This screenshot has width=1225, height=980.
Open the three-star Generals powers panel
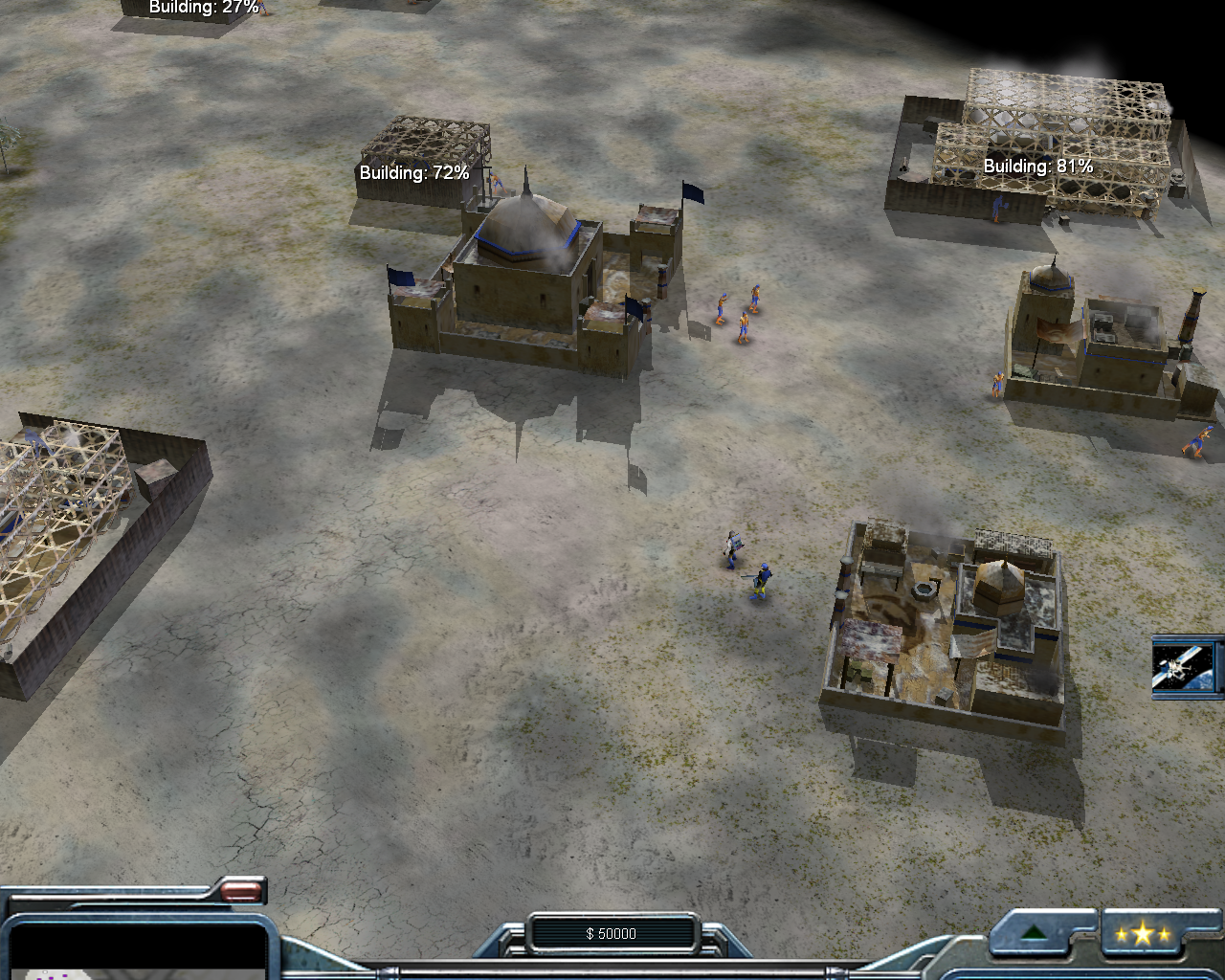[1142, 934]
